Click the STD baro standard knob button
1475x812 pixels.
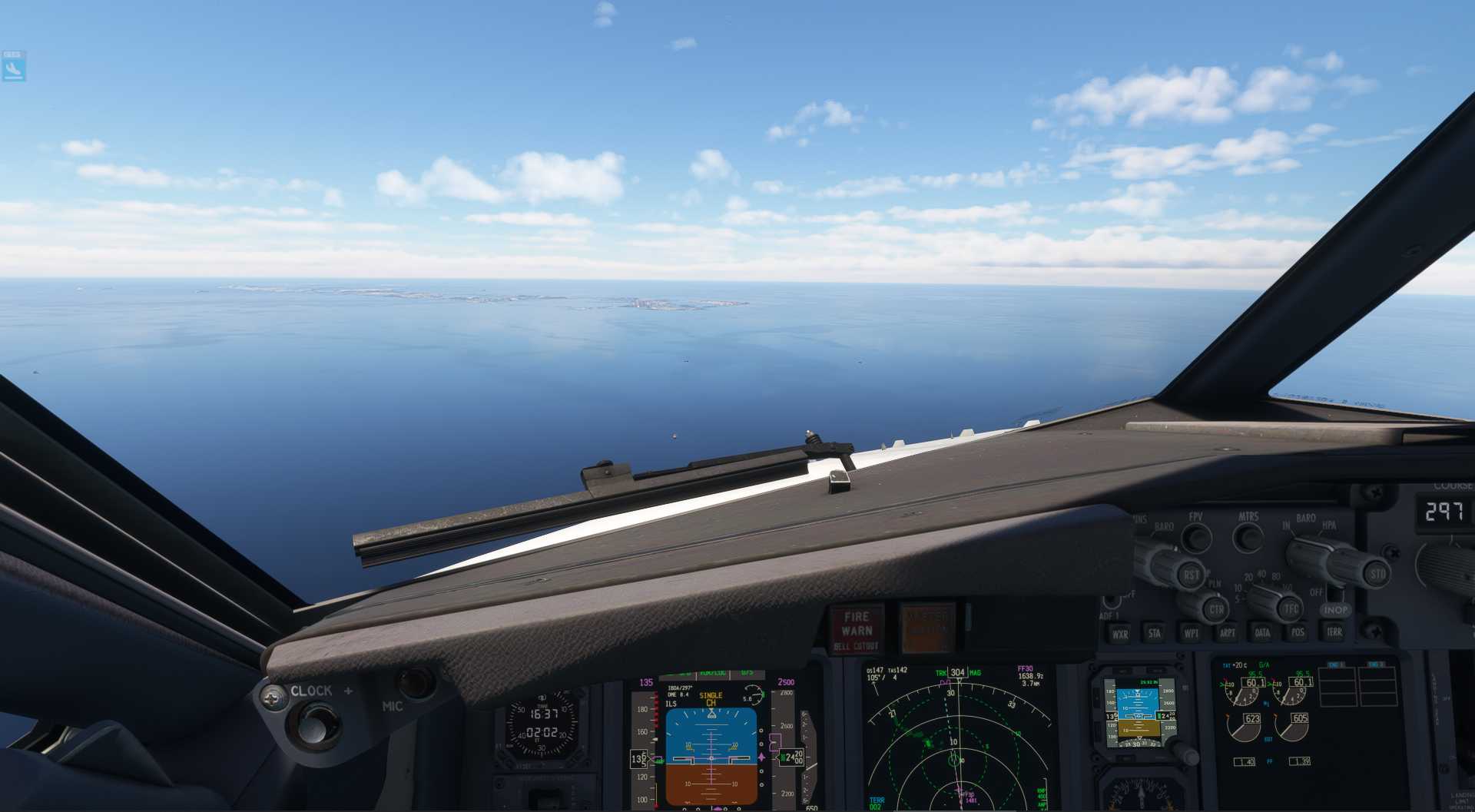click(x=1377, y=574)
